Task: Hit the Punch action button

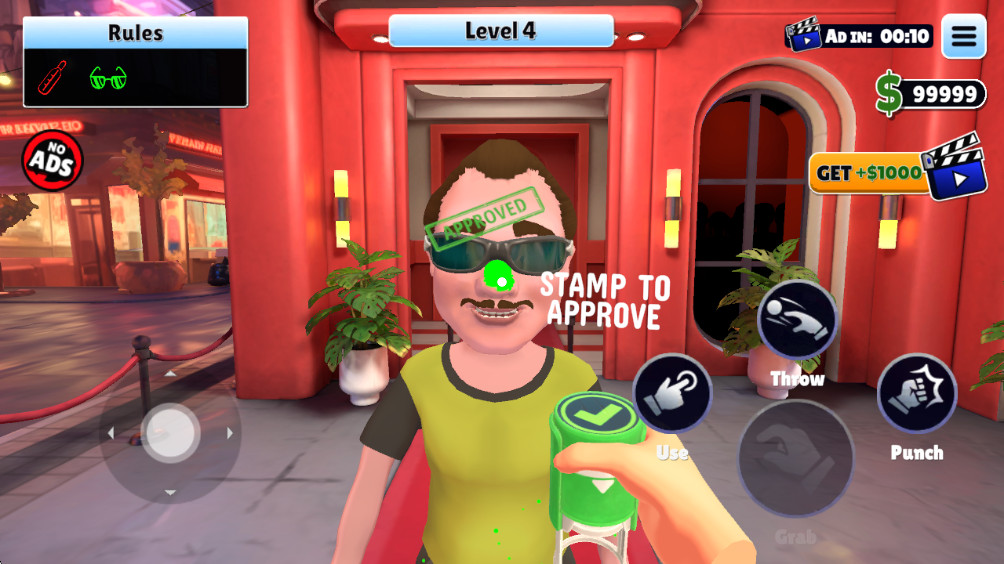Action: [917, 394]
